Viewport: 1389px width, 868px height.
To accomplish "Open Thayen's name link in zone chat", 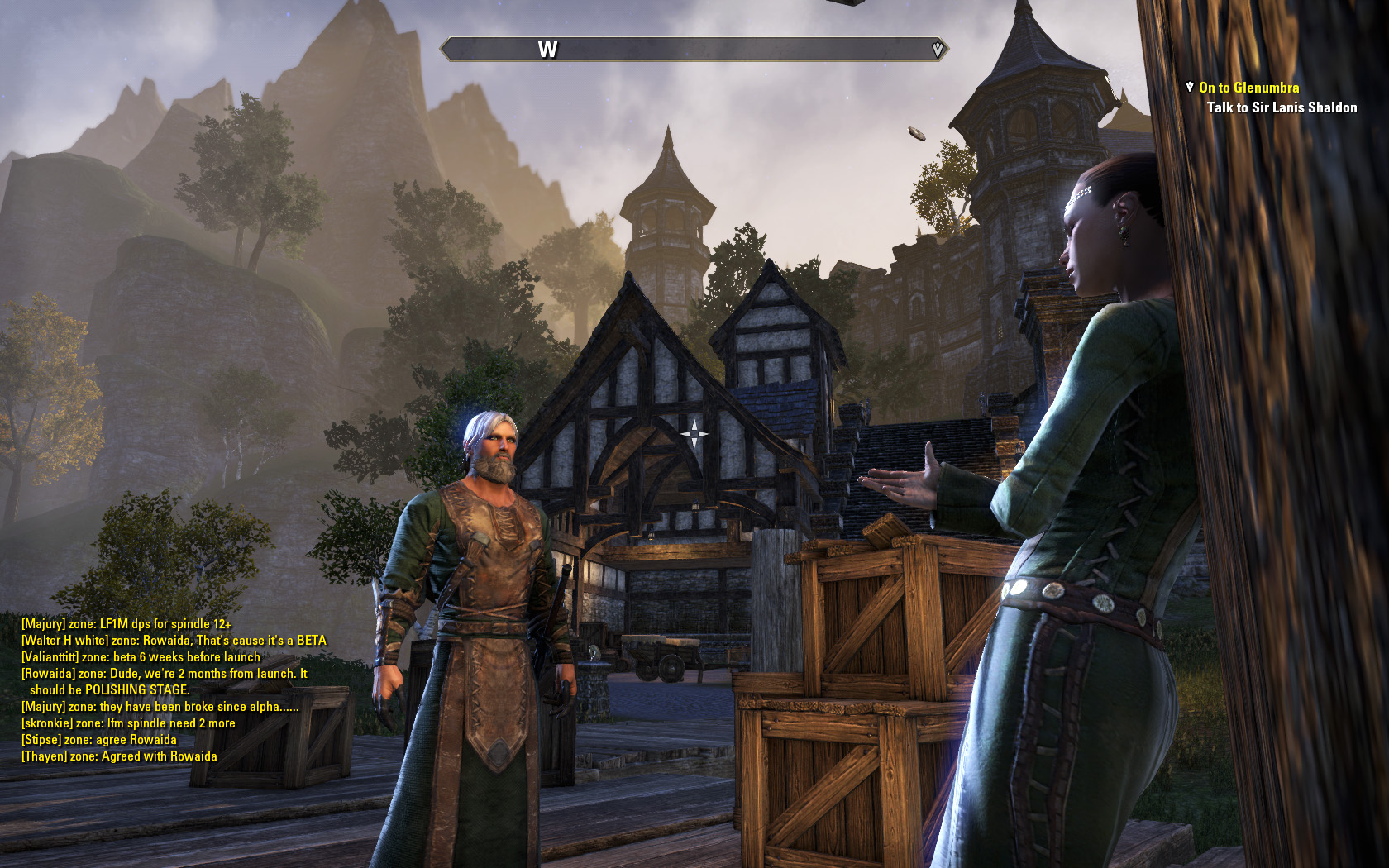I will [x=44, y=756].
